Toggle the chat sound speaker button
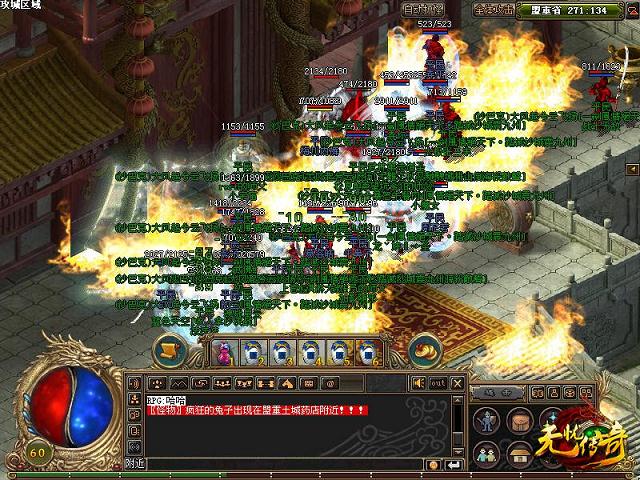This screenshot has height=480, width=640. pos(418,383)
